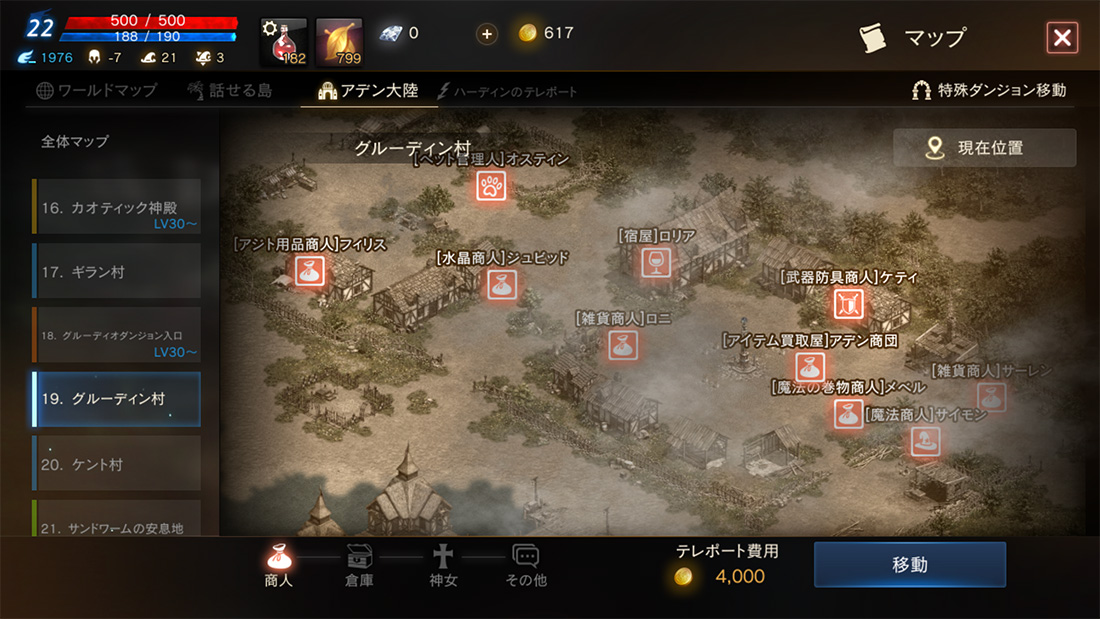Filter map by 倉庫 warehouse
The width and height of the screenshot is (1100, 619).
(x=359, y=565)
